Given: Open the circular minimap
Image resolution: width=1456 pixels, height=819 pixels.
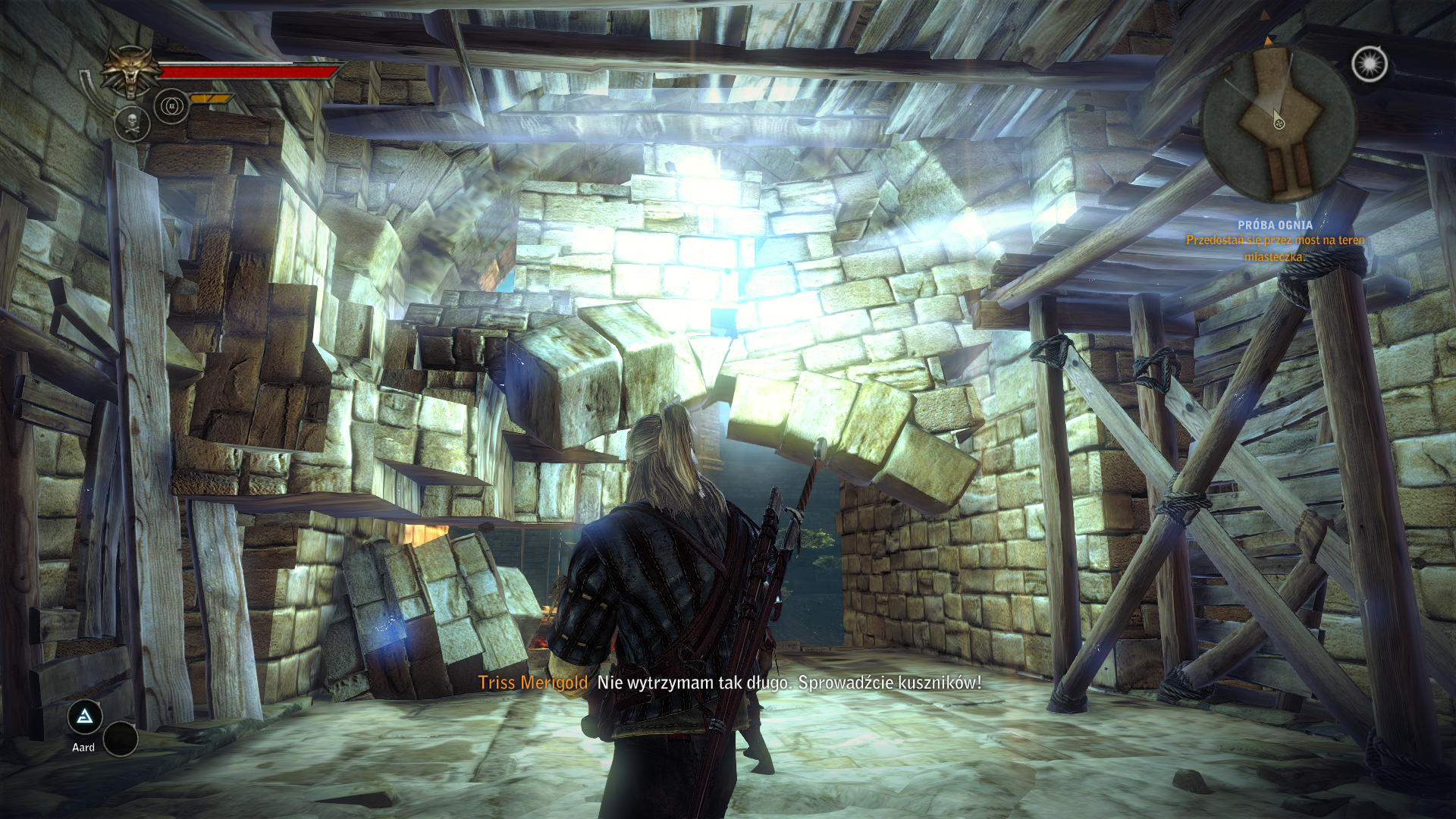Looking at the screenshot, I should click(1278, 123).
